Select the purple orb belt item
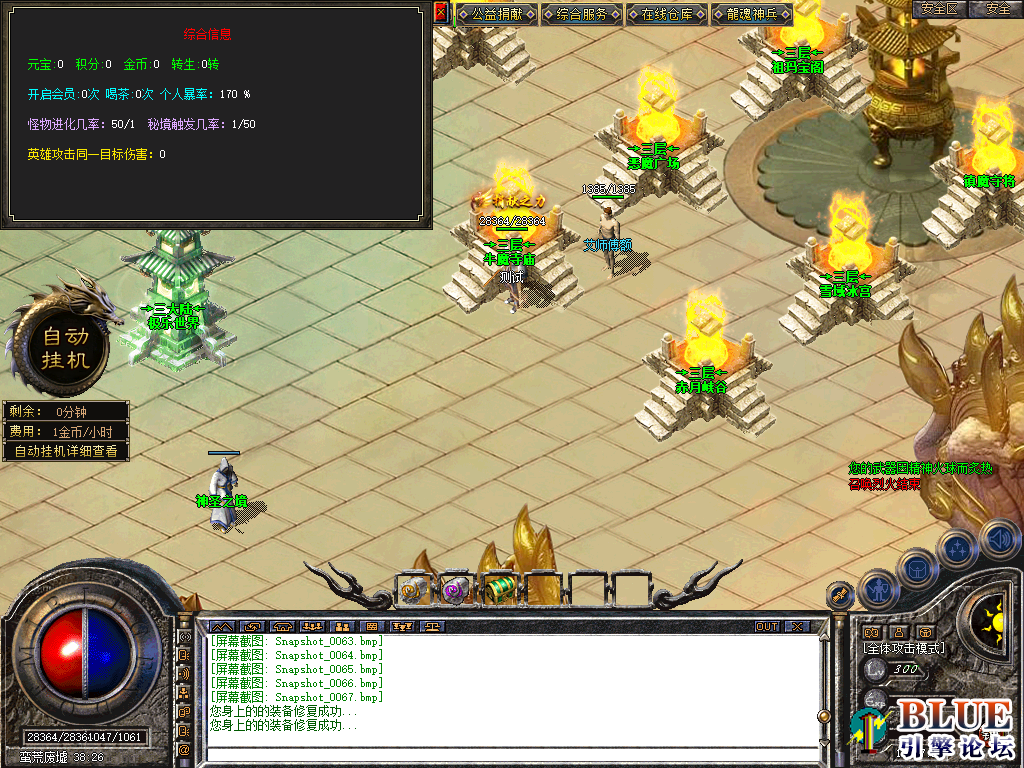1024x768 pixels. click(x=456, y=590)
